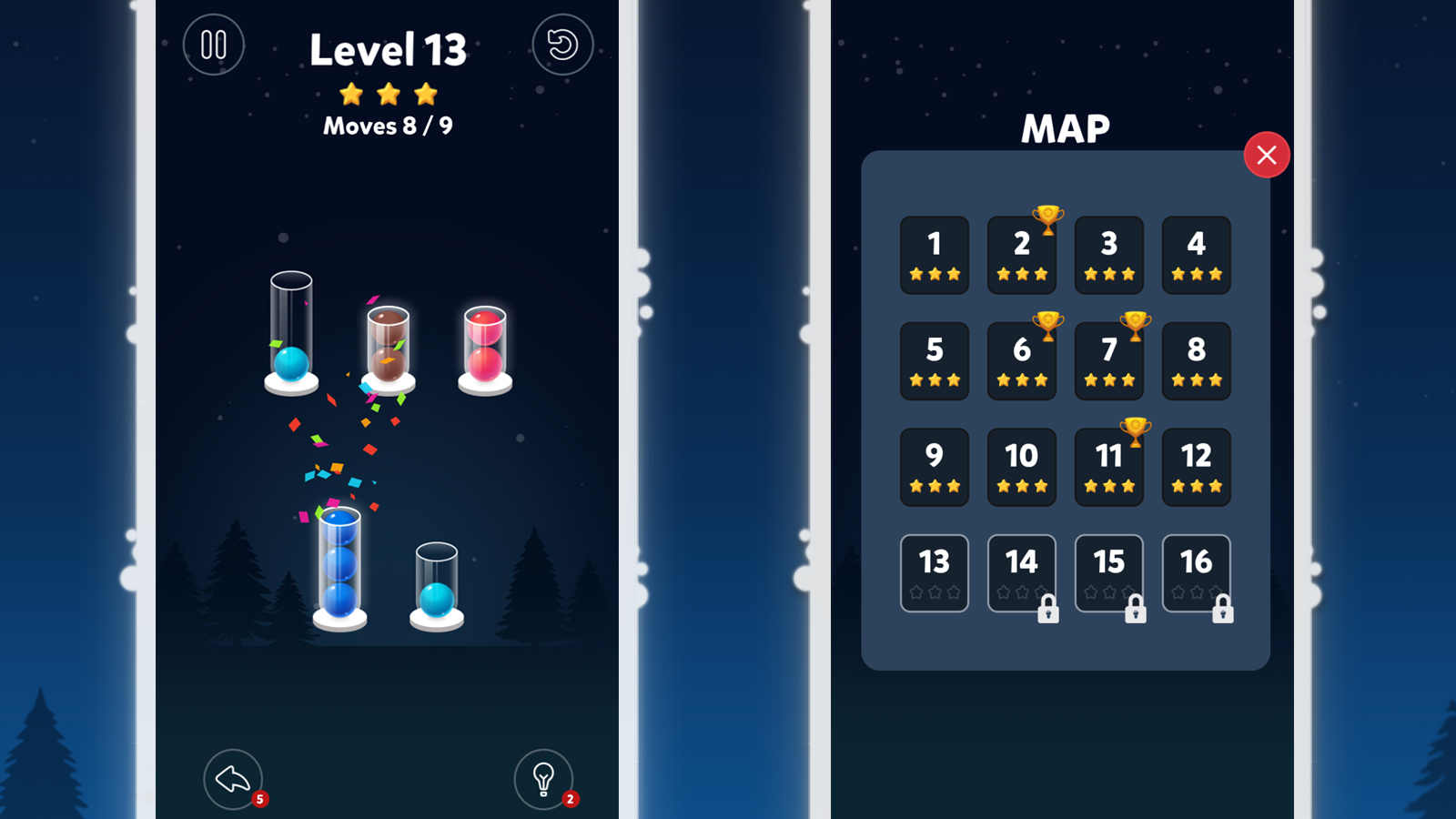Tap the lock badge on level 15

coord(1136,612)
